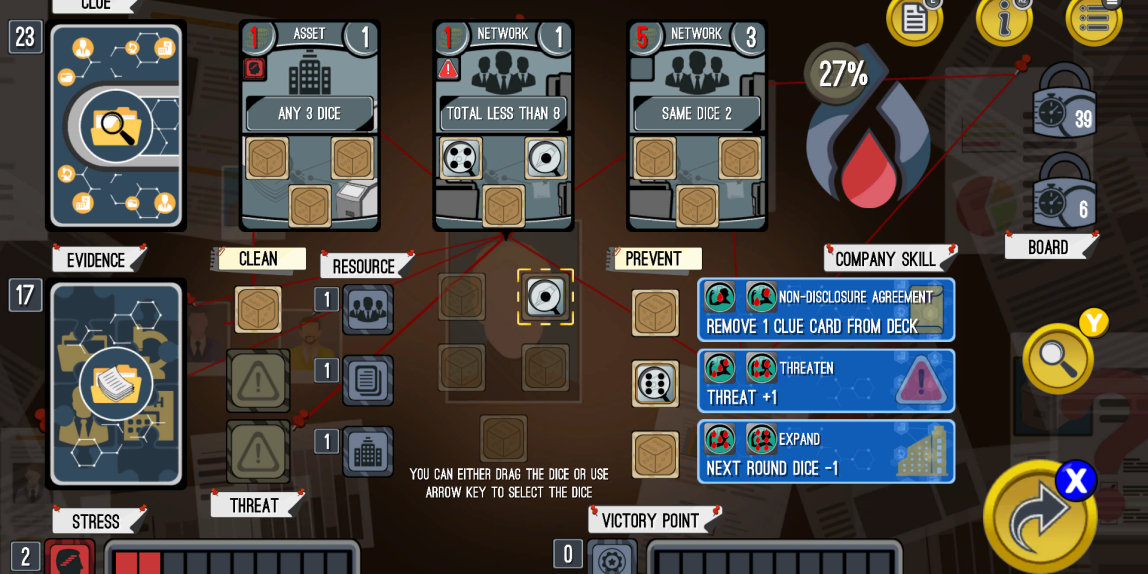Select the Asset card 'Any 3 Dice'
Viewport: 1148px width, 574px height.
click(309, 125)
